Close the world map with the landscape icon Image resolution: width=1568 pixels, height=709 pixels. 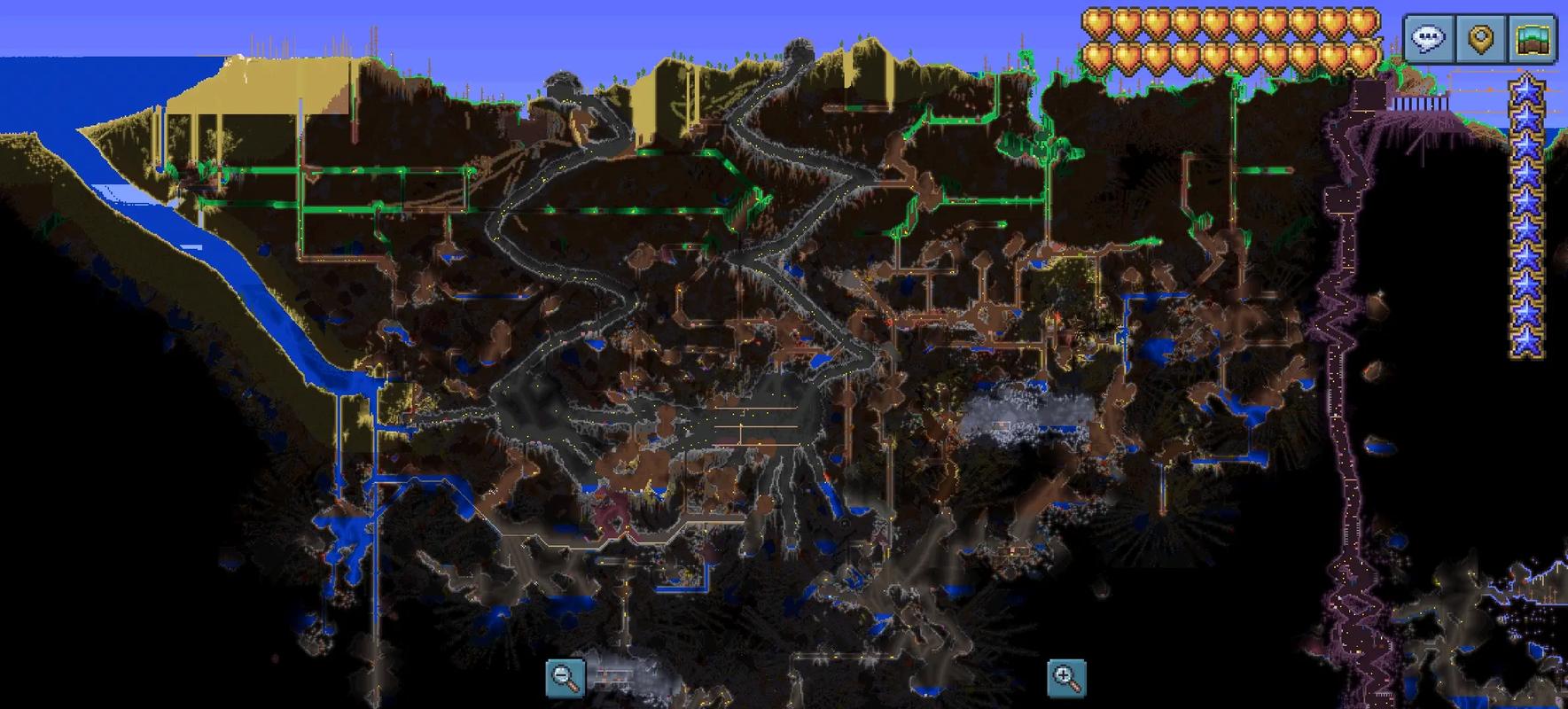[x=1533, y=38]
